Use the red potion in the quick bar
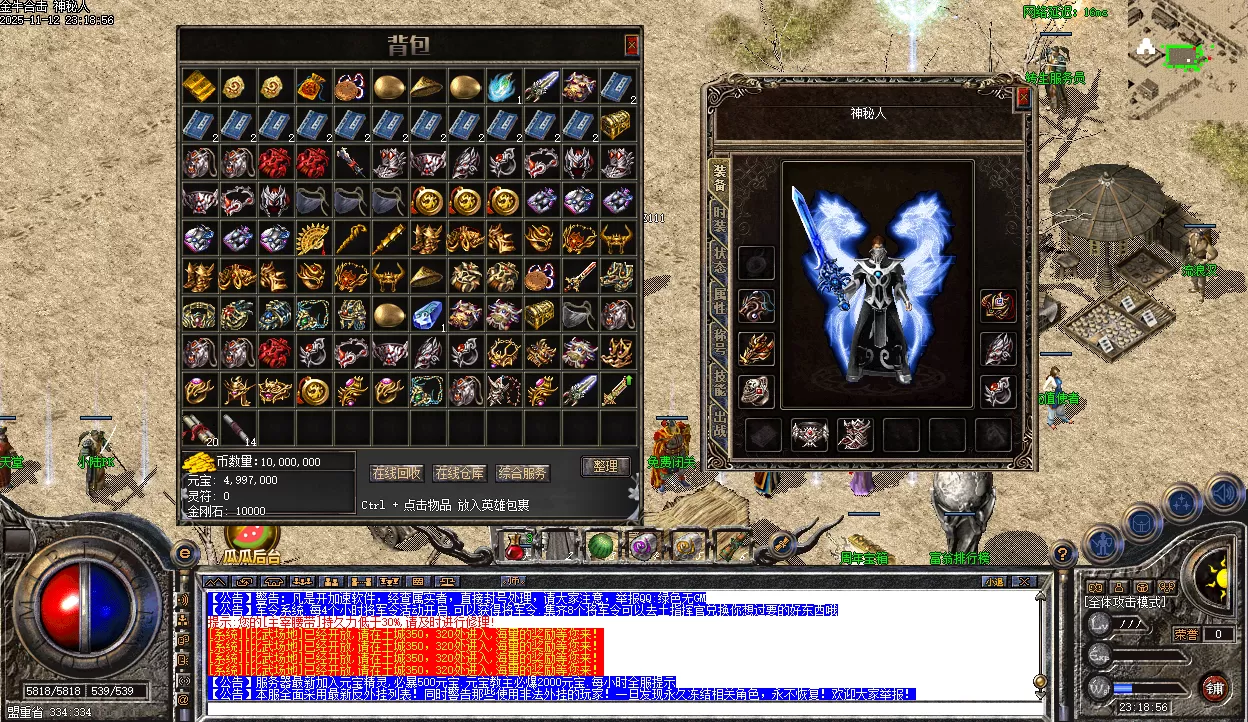Viewport: 1248px width, 722px height. pos(516,546)
